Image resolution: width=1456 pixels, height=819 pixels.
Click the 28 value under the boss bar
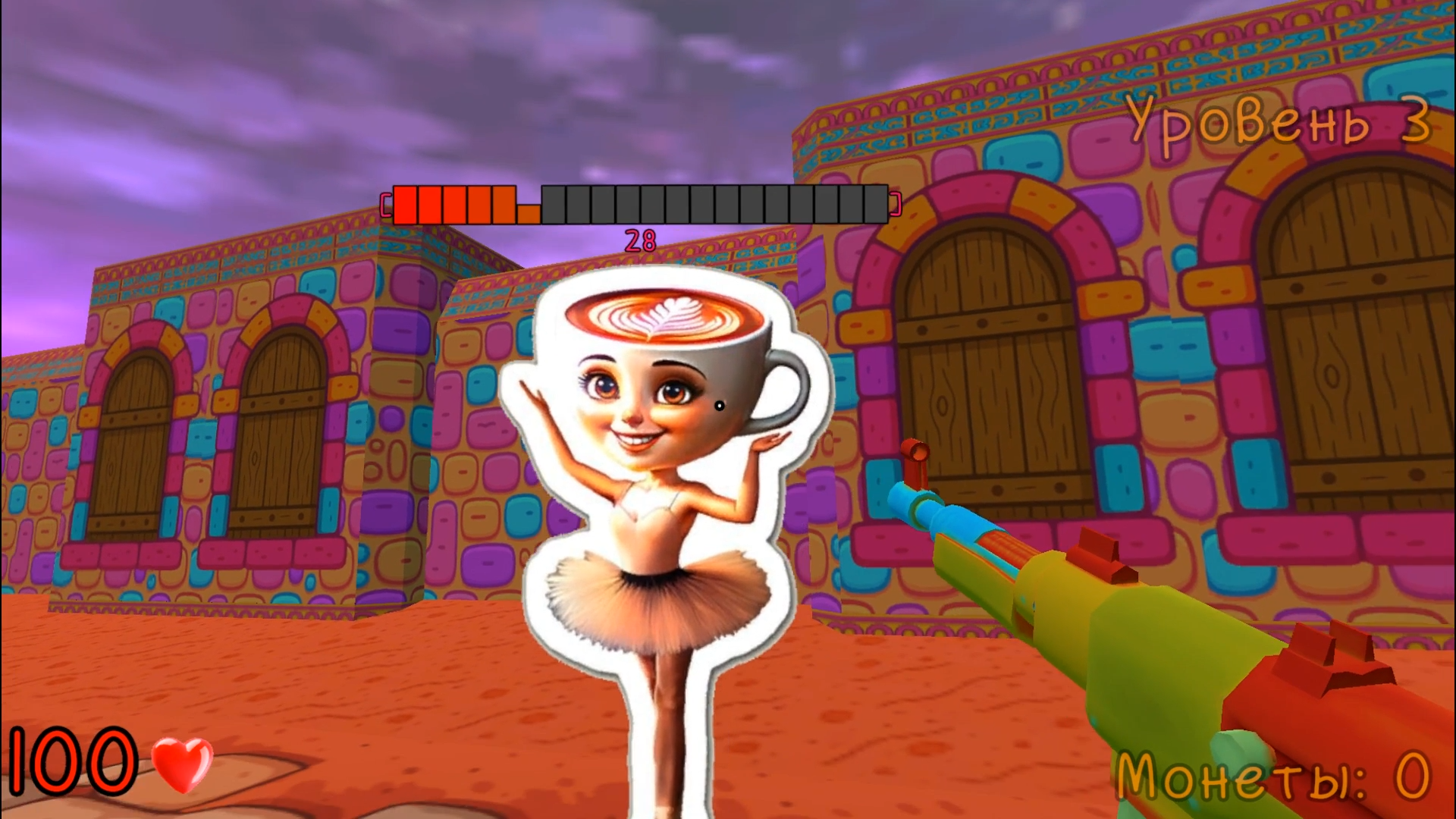639,239
